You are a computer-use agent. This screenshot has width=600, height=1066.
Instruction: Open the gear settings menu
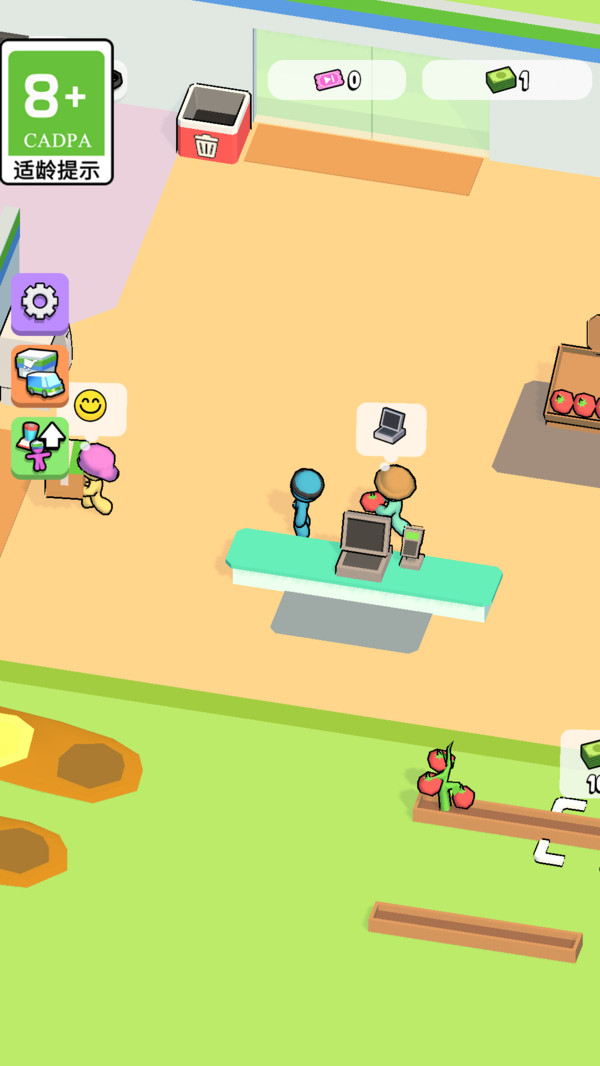40,302
